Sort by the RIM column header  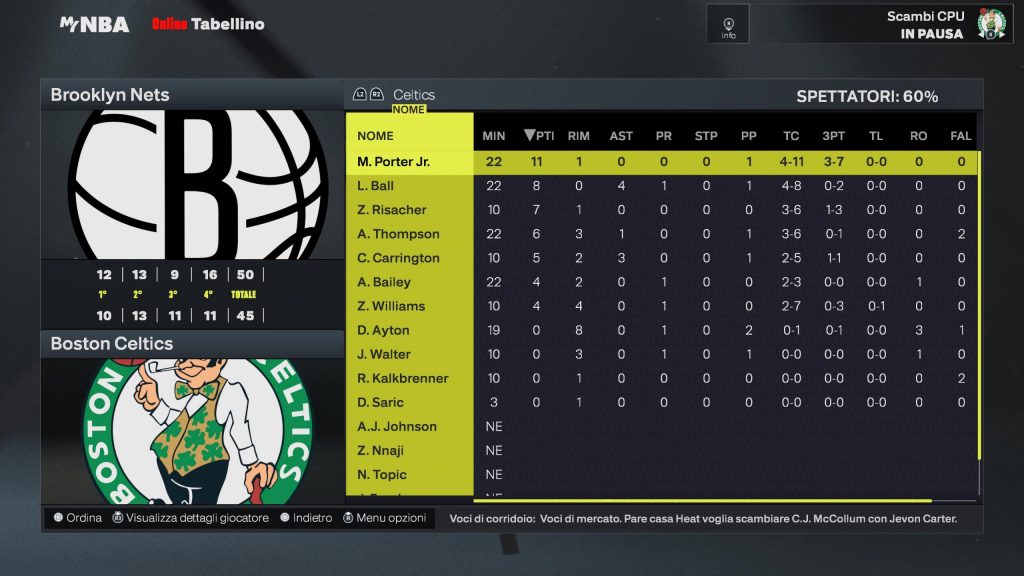pyautogui.click(x=578, y=136)
